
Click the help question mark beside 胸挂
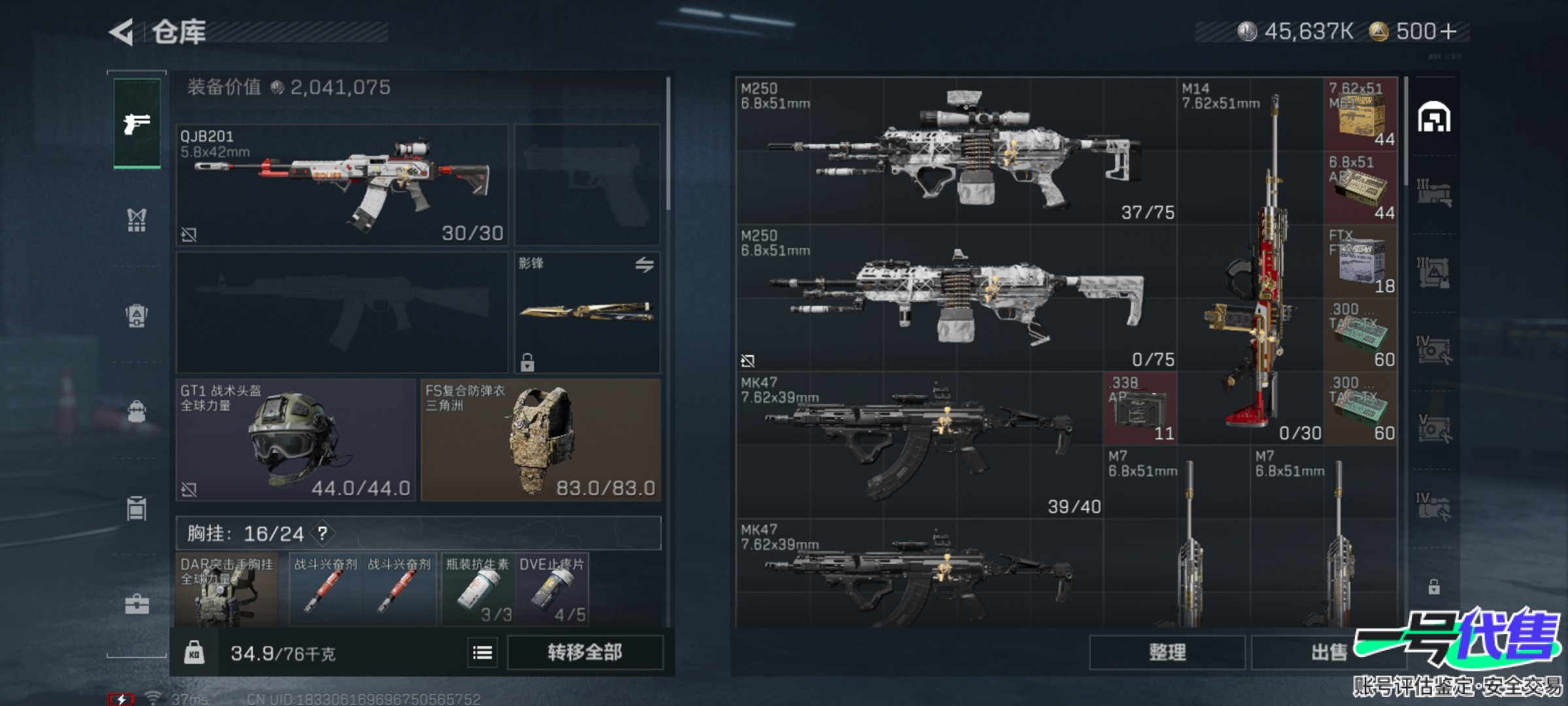323,533
